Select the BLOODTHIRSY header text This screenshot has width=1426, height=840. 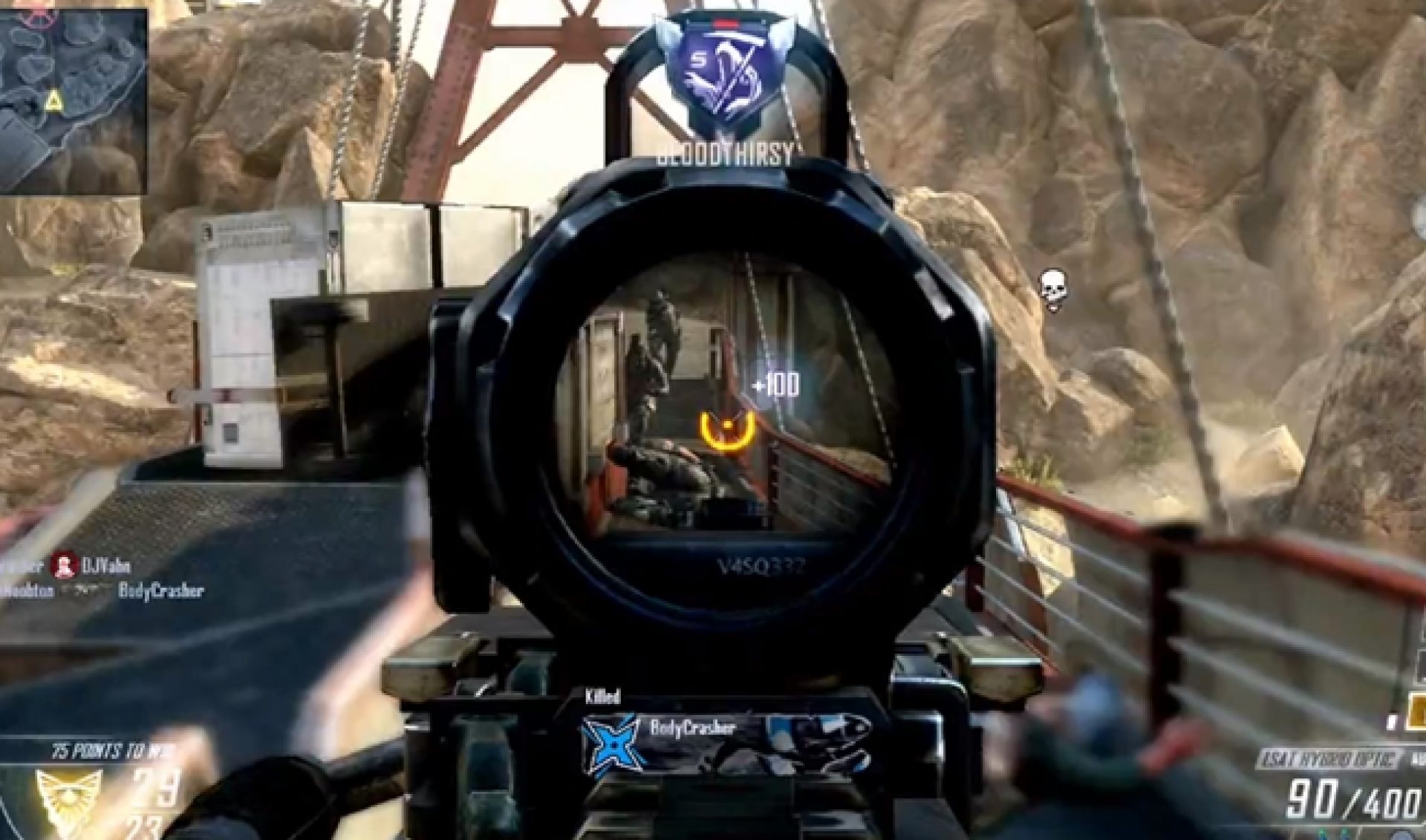[x=724, y=152]
